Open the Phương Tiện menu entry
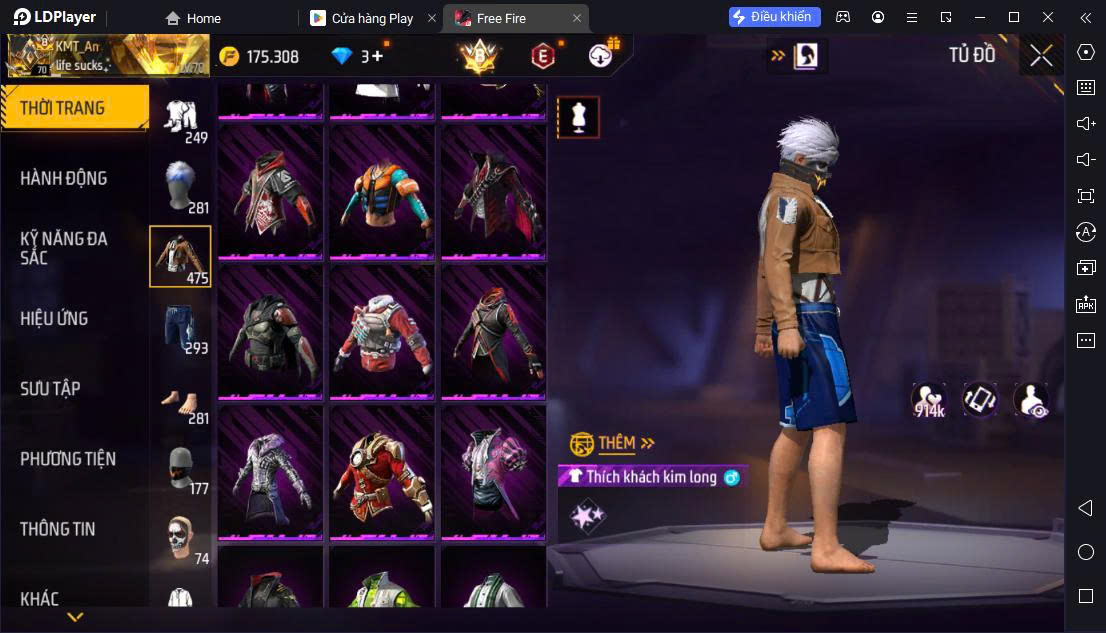1106x633 pixels. [x=68, y=459]
